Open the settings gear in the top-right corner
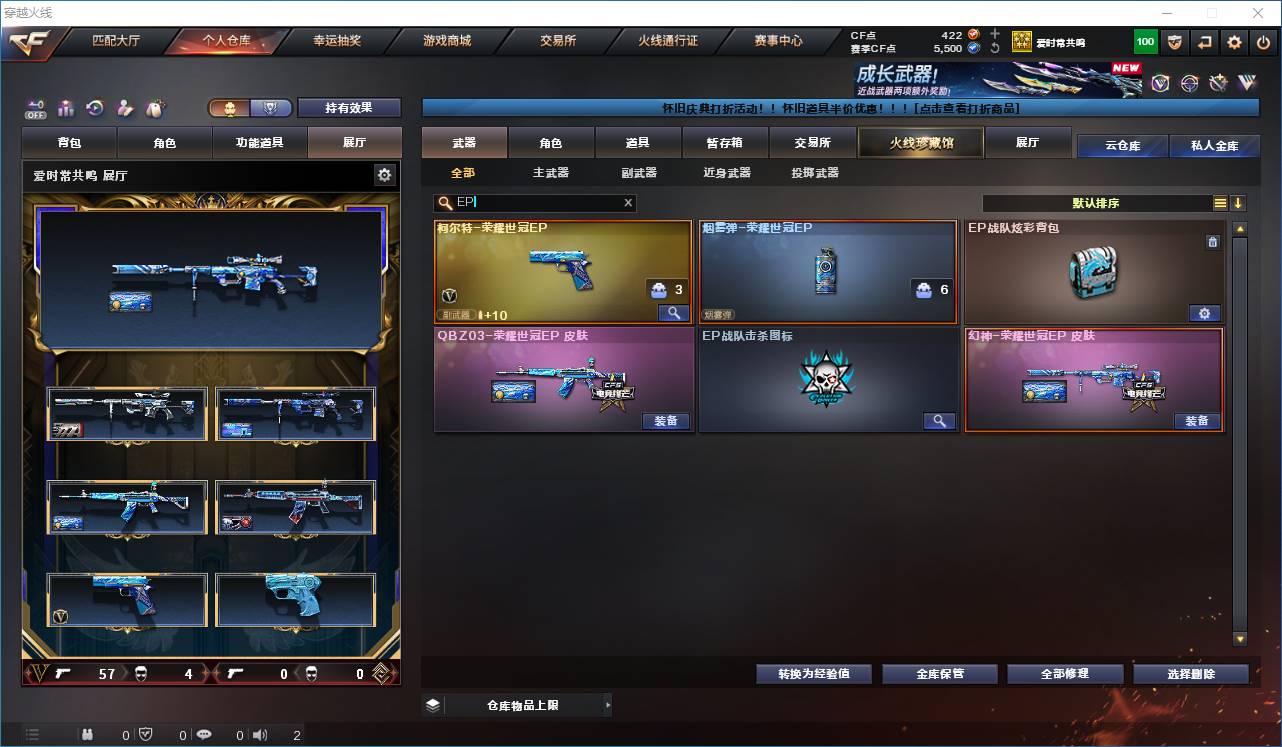Screen dimensions: 1282x747 pyautogui.click(x=1234, y=42)
